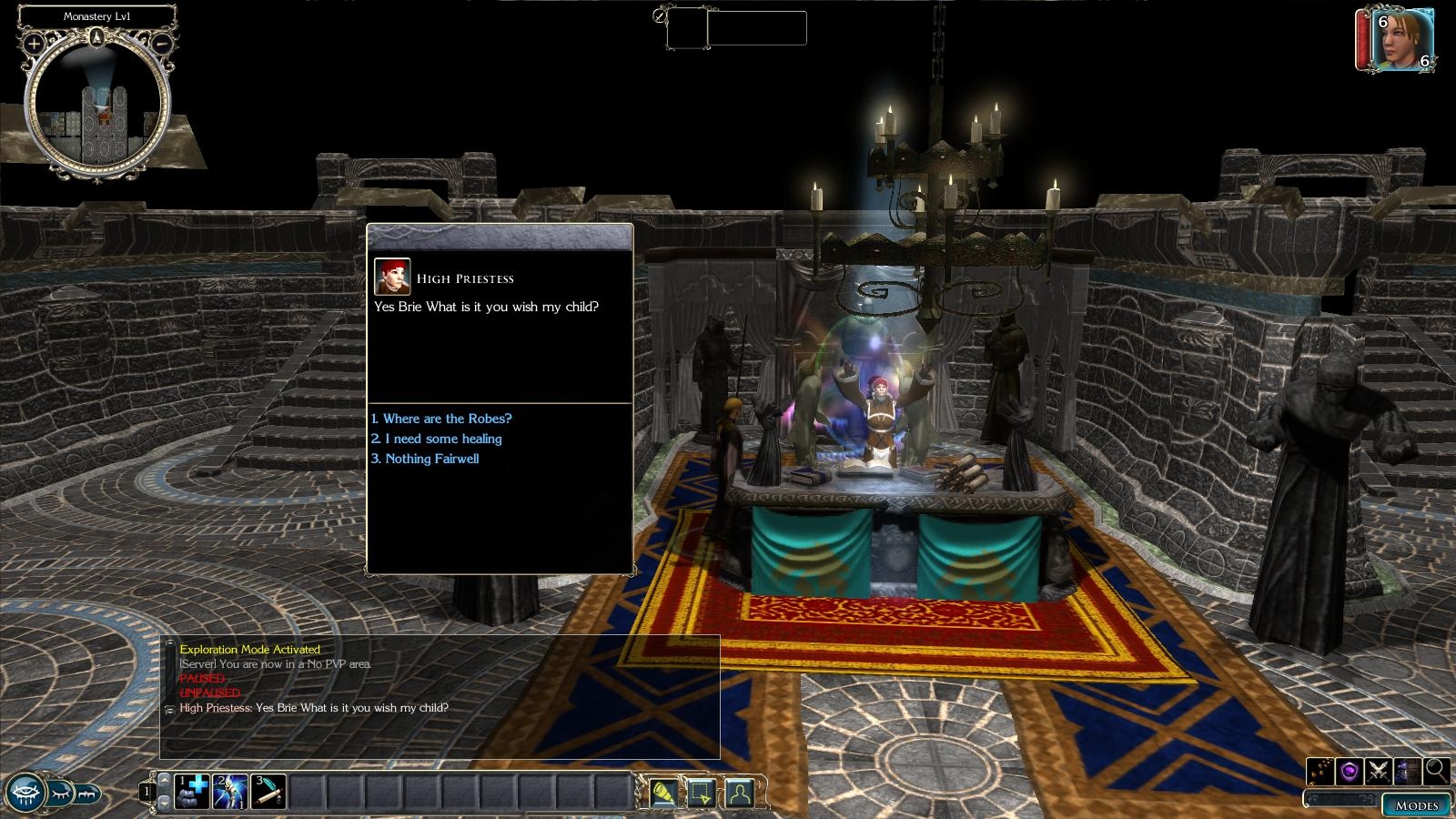Choose "I need some healing" reply
This screenshot has width=1456, height=819.
point(442,439)
